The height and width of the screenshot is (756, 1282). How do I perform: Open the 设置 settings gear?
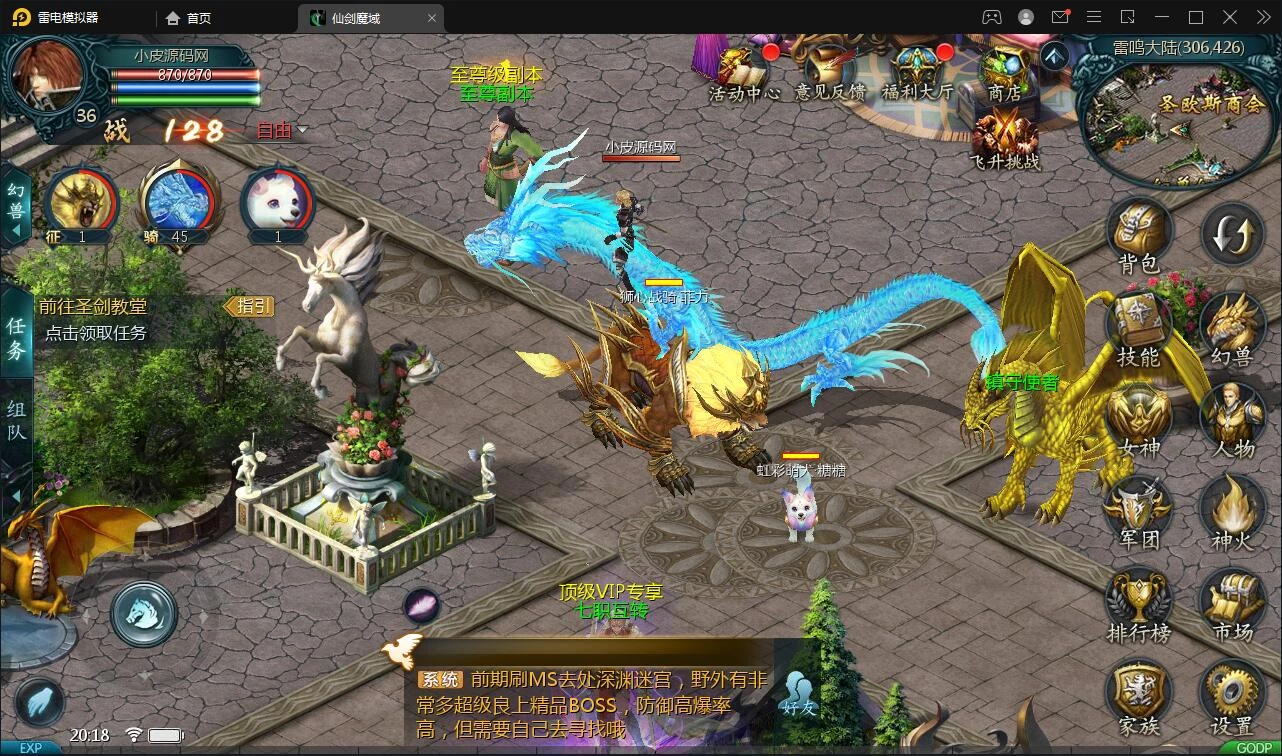(x=1232, y=696)
